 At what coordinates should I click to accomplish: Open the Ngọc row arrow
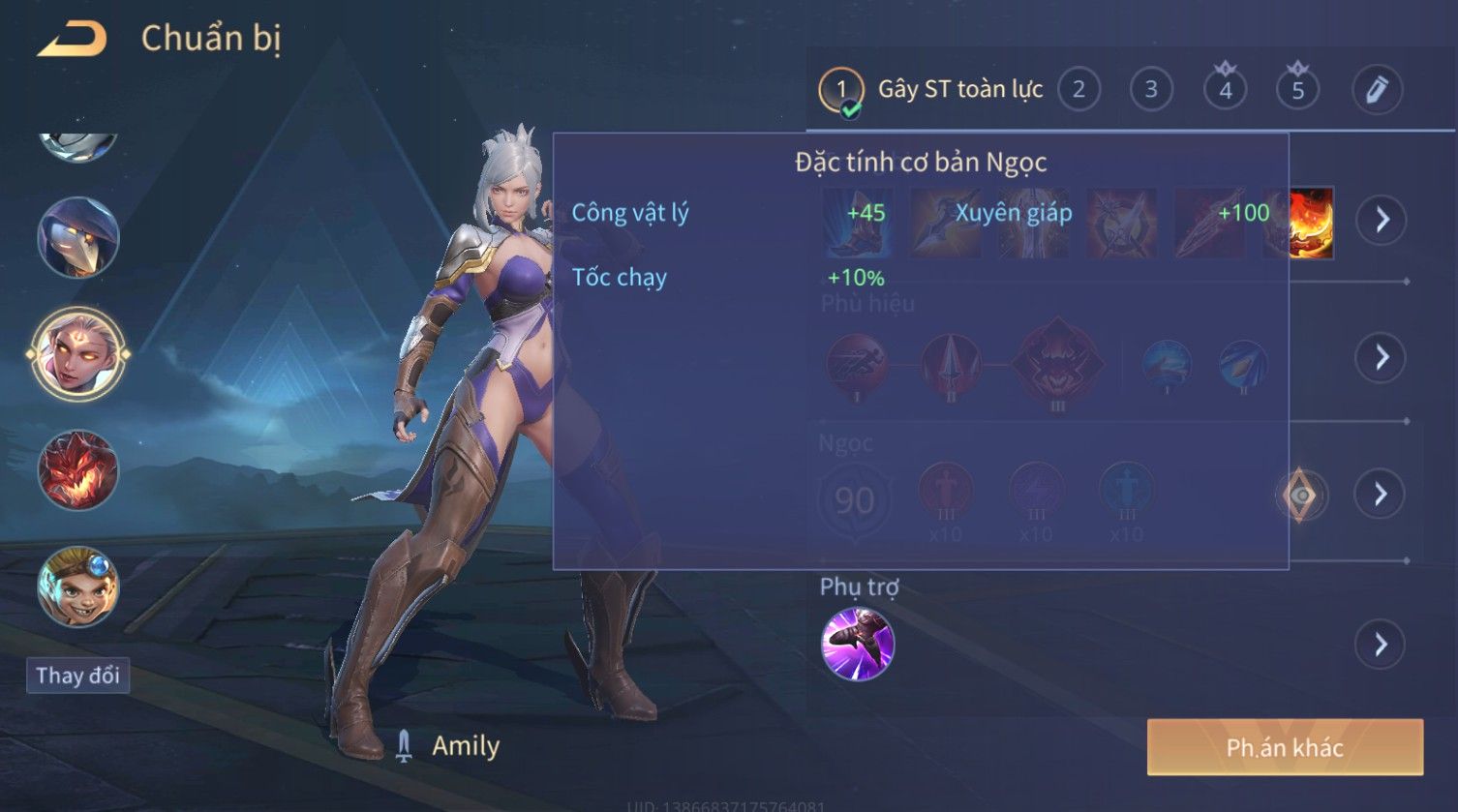coord(1381,495)
